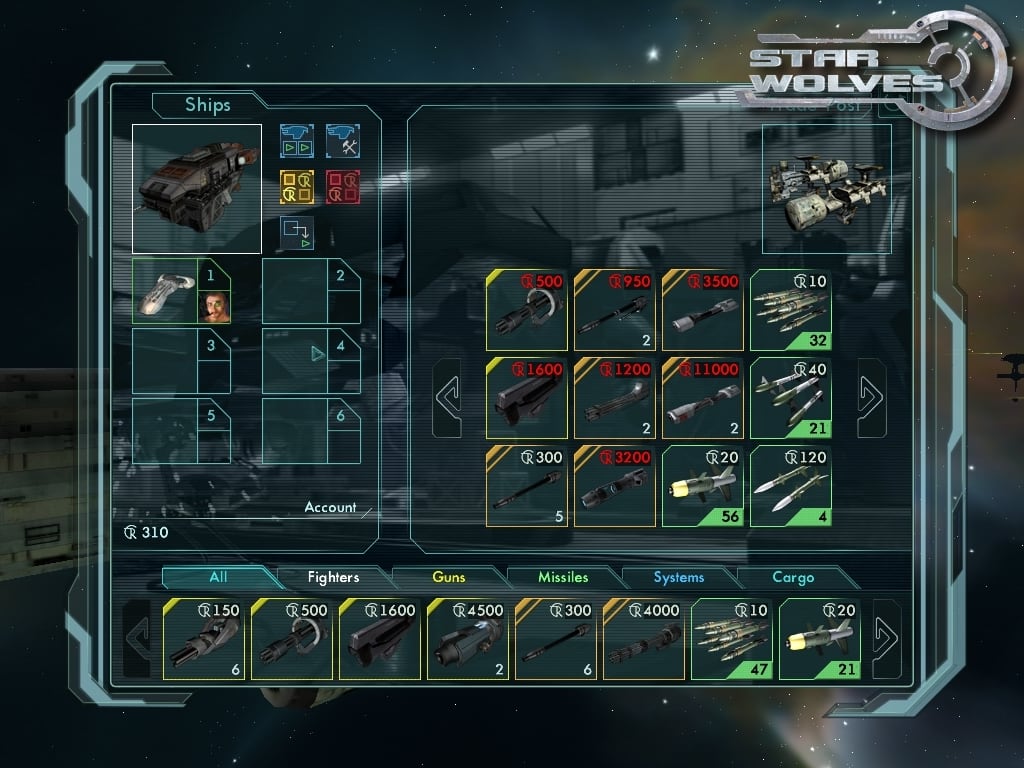Viewport: 1024px width, 768px height.
Task: Select the inventory weapon worth 4500
Action: 468,639
